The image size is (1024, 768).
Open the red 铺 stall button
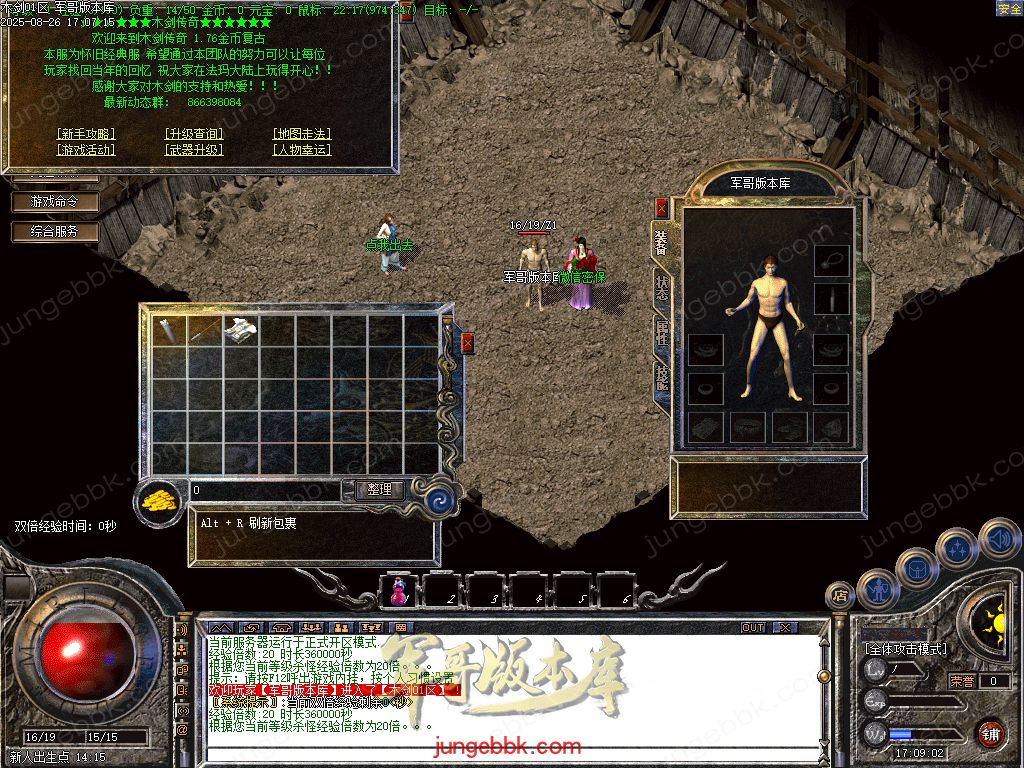[x=990, y=733]
